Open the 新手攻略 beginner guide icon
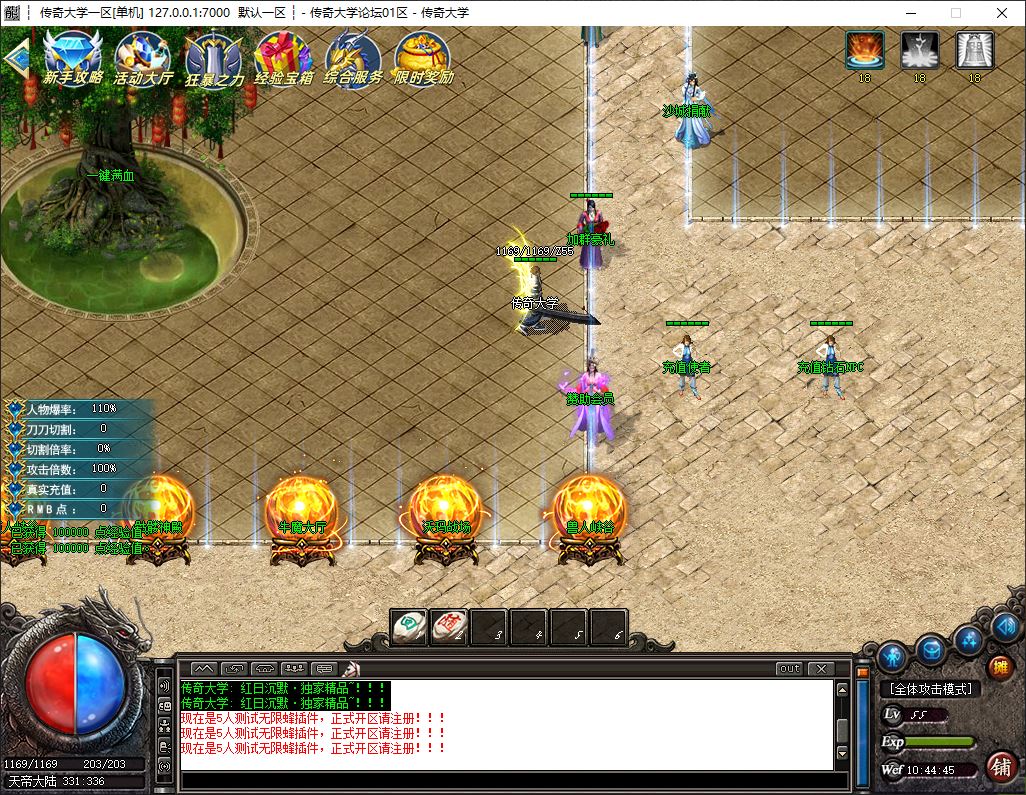 point(73,56)
